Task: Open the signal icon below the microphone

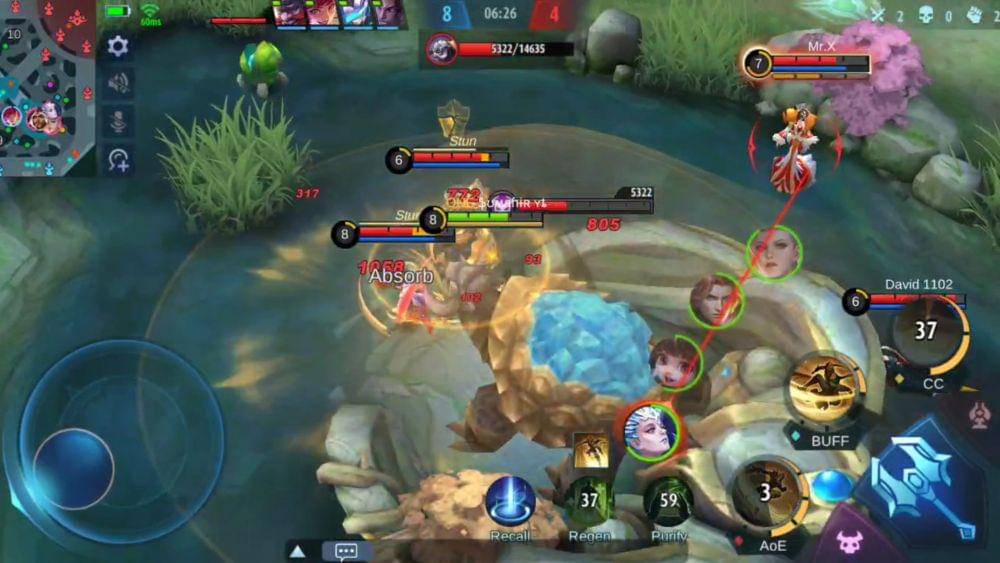Action: [118, 159]
